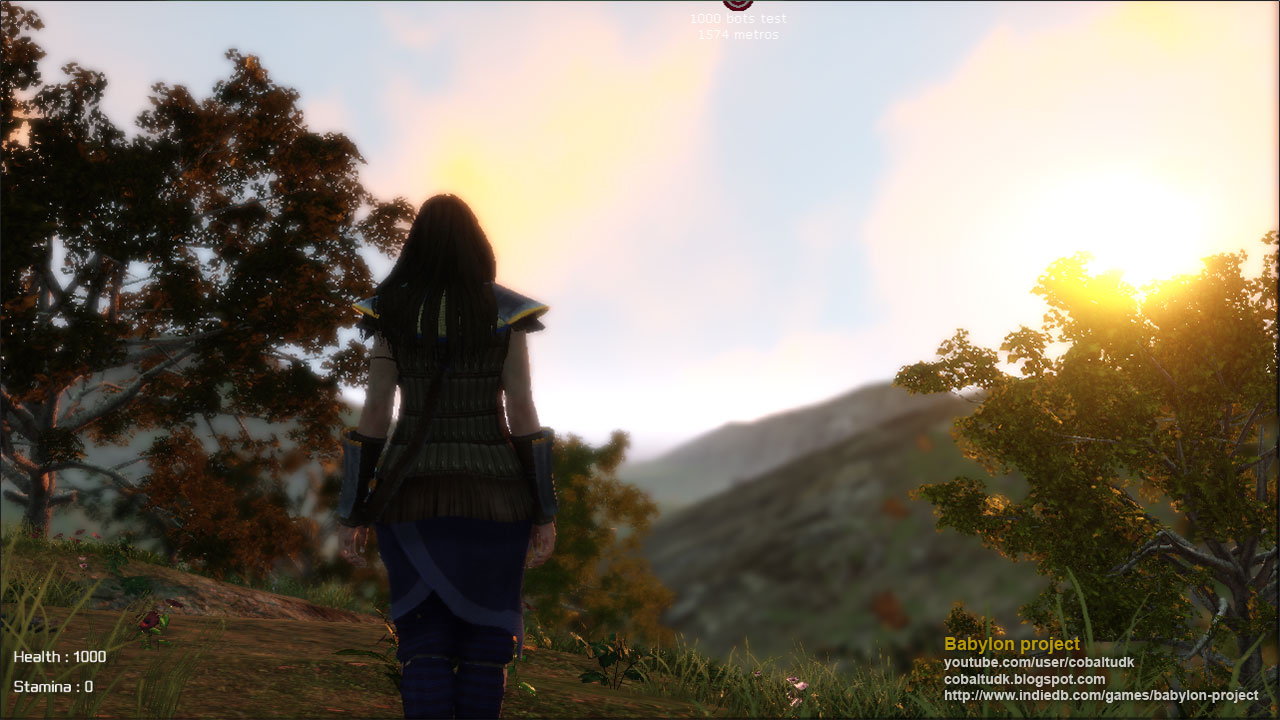The image size is (1280, 720).
Task: Open the indiedb.com babylon-project link
Action: [x=1101, y=696]
